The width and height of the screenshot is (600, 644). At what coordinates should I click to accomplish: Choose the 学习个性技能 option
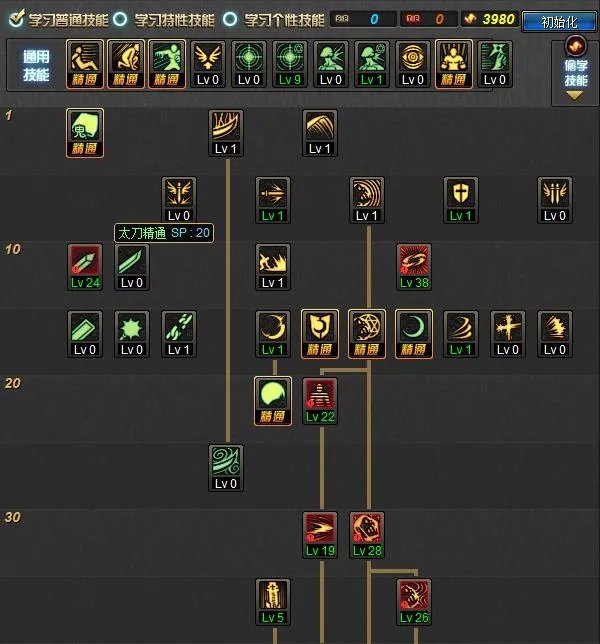tap(230, 19)
